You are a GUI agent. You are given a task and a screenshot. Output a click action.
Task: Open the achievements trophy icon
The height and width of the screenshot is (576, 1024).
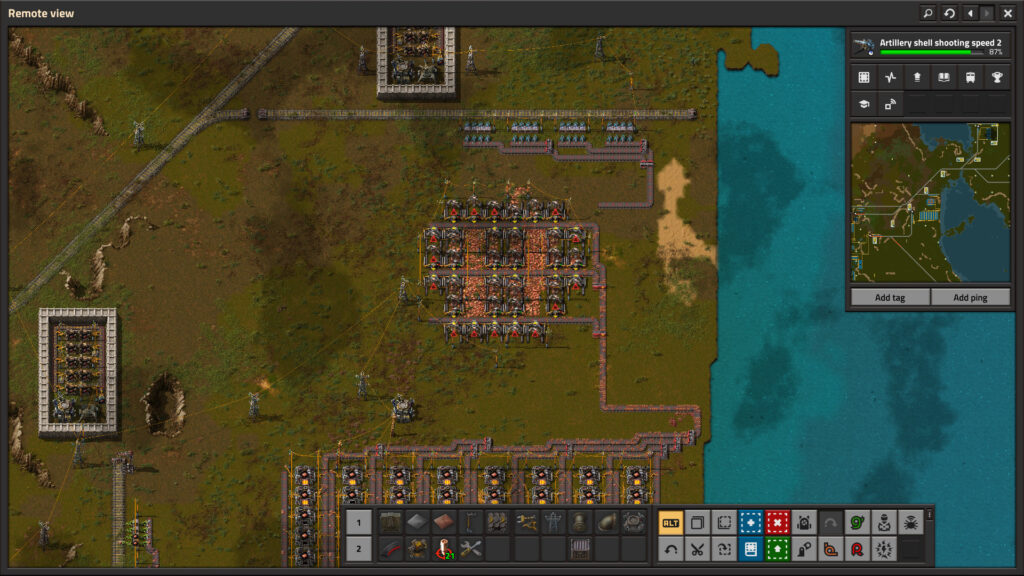click(996, 78)
